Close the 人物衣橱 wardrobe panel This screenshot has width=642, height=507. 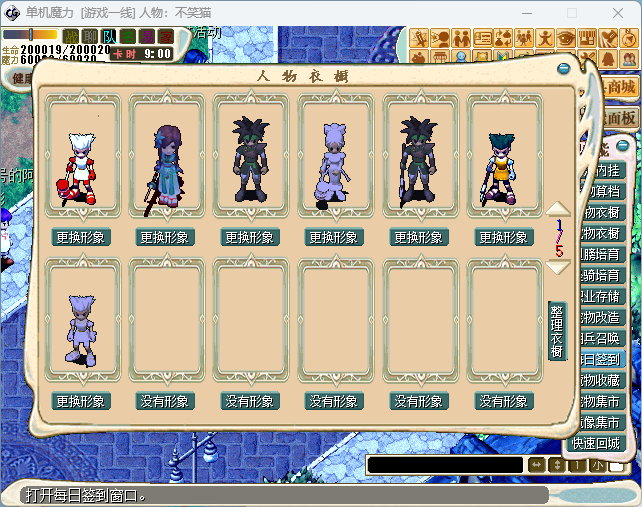(564, 69)
